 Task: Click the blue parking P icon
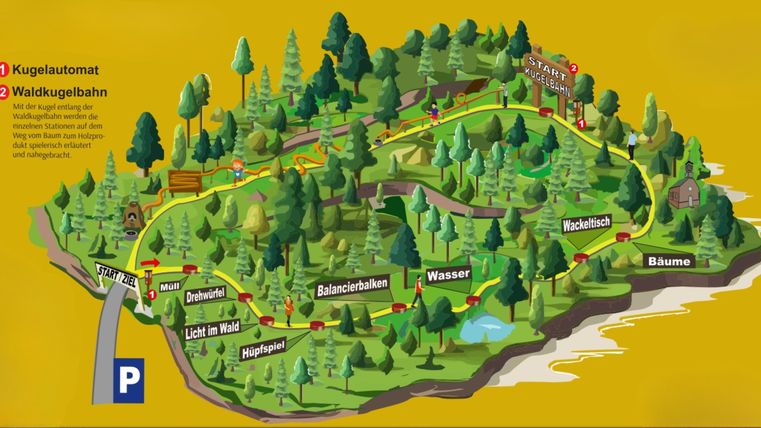coord(129,381)
